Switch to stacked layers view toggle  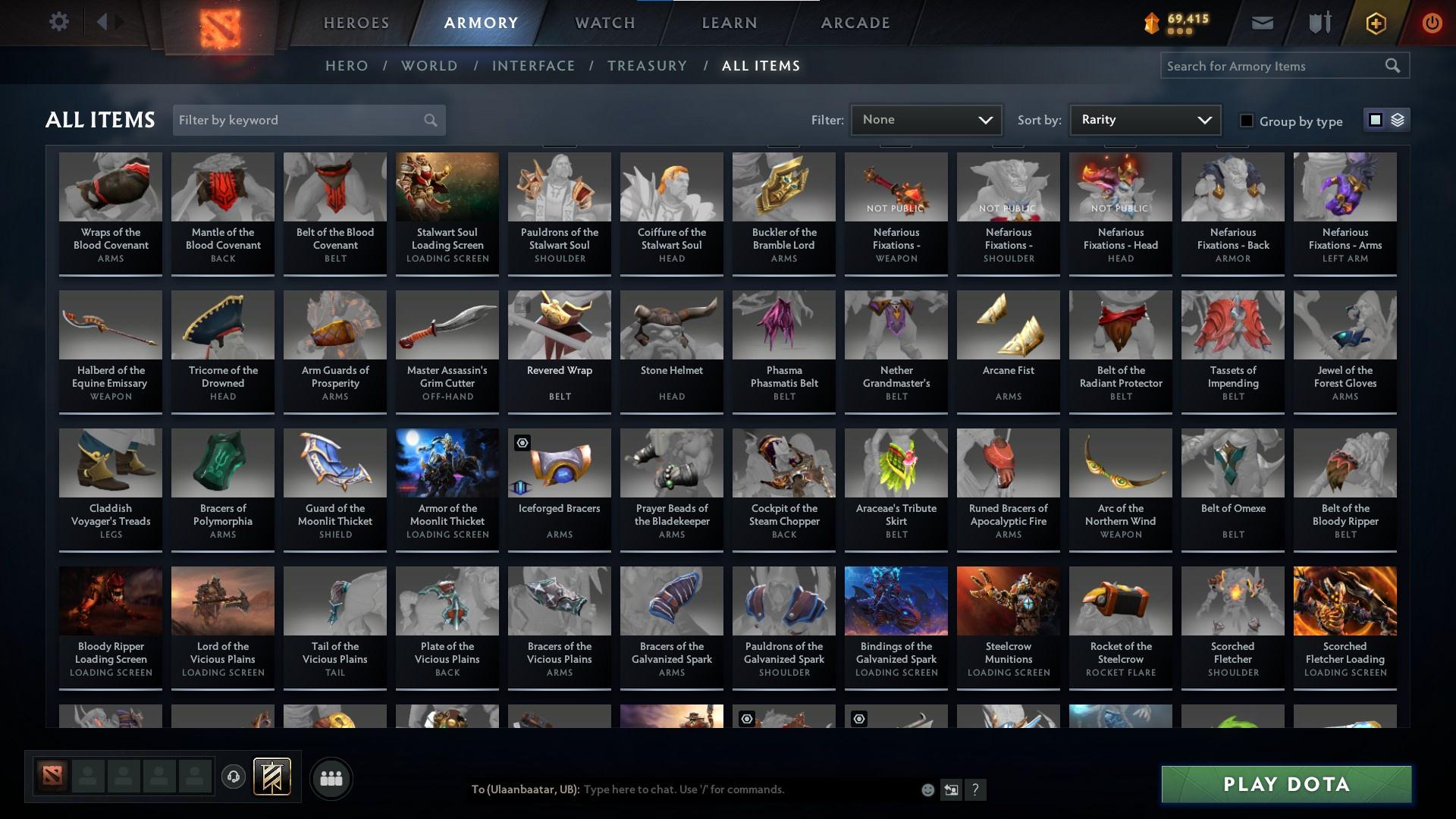1396,120
